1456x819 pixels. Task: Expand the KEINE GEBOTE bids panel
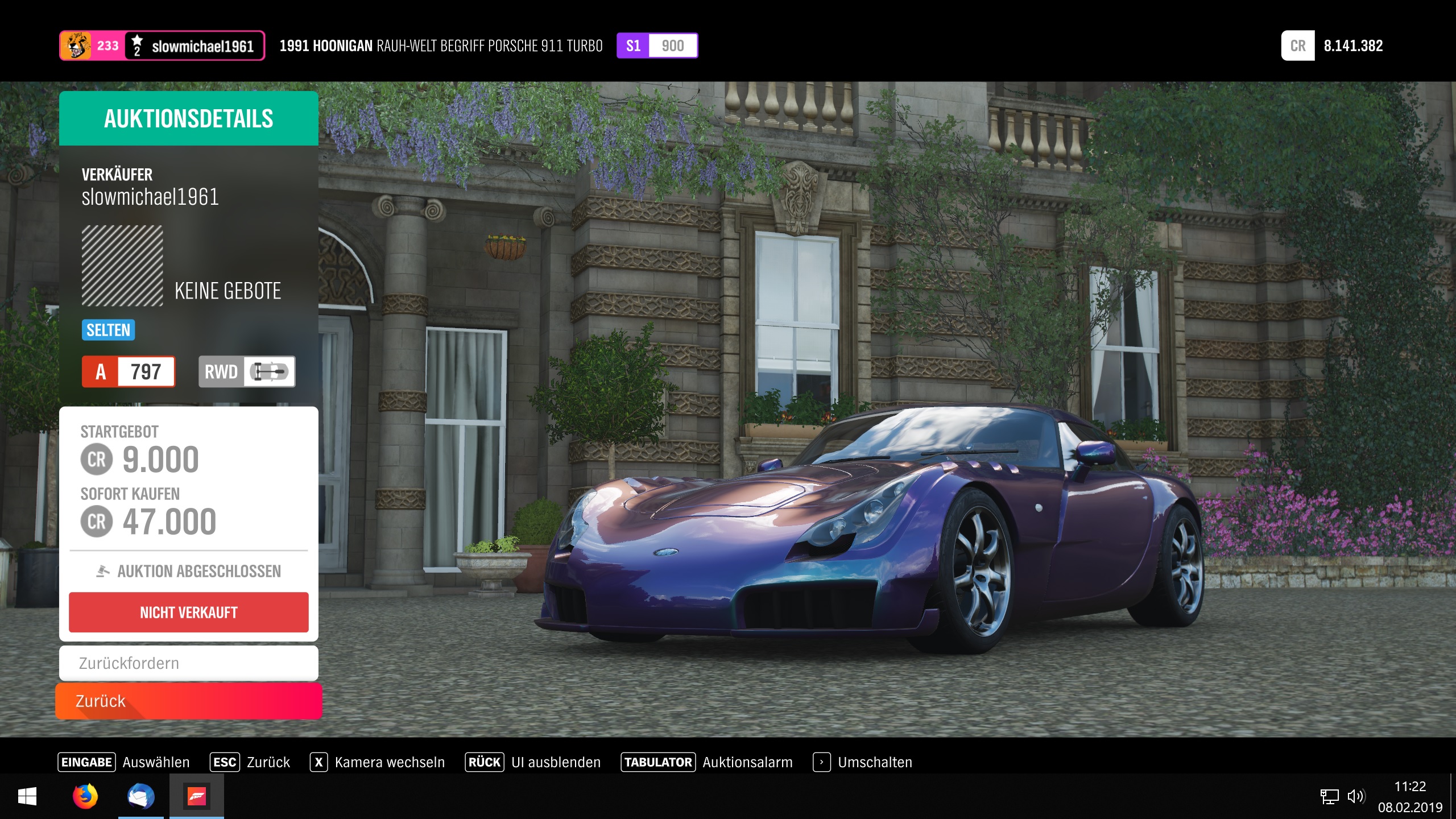coord(228,291)
